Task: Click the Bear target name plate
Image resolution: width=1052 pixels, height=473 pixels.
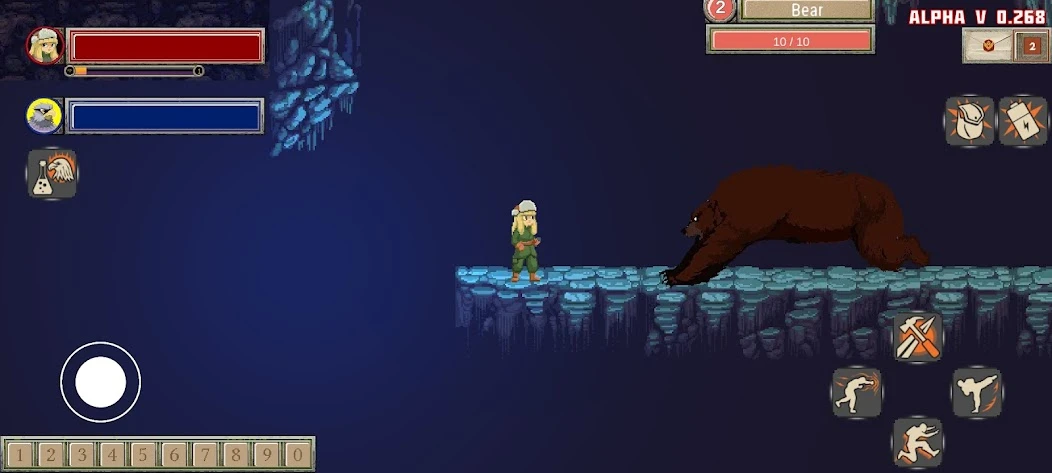Action: 806,10
